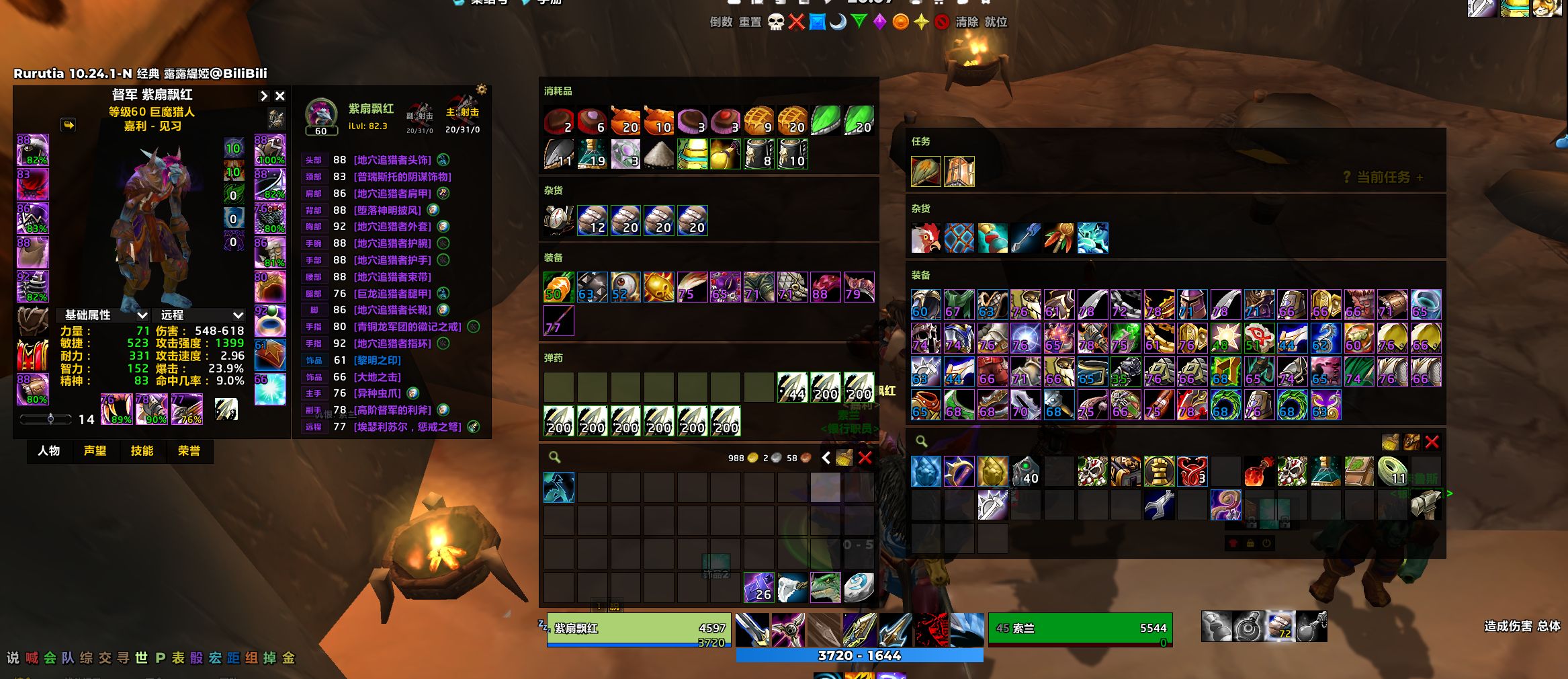
Task: Open the gear settings cog on item list
Action: [x=481, y=89]
